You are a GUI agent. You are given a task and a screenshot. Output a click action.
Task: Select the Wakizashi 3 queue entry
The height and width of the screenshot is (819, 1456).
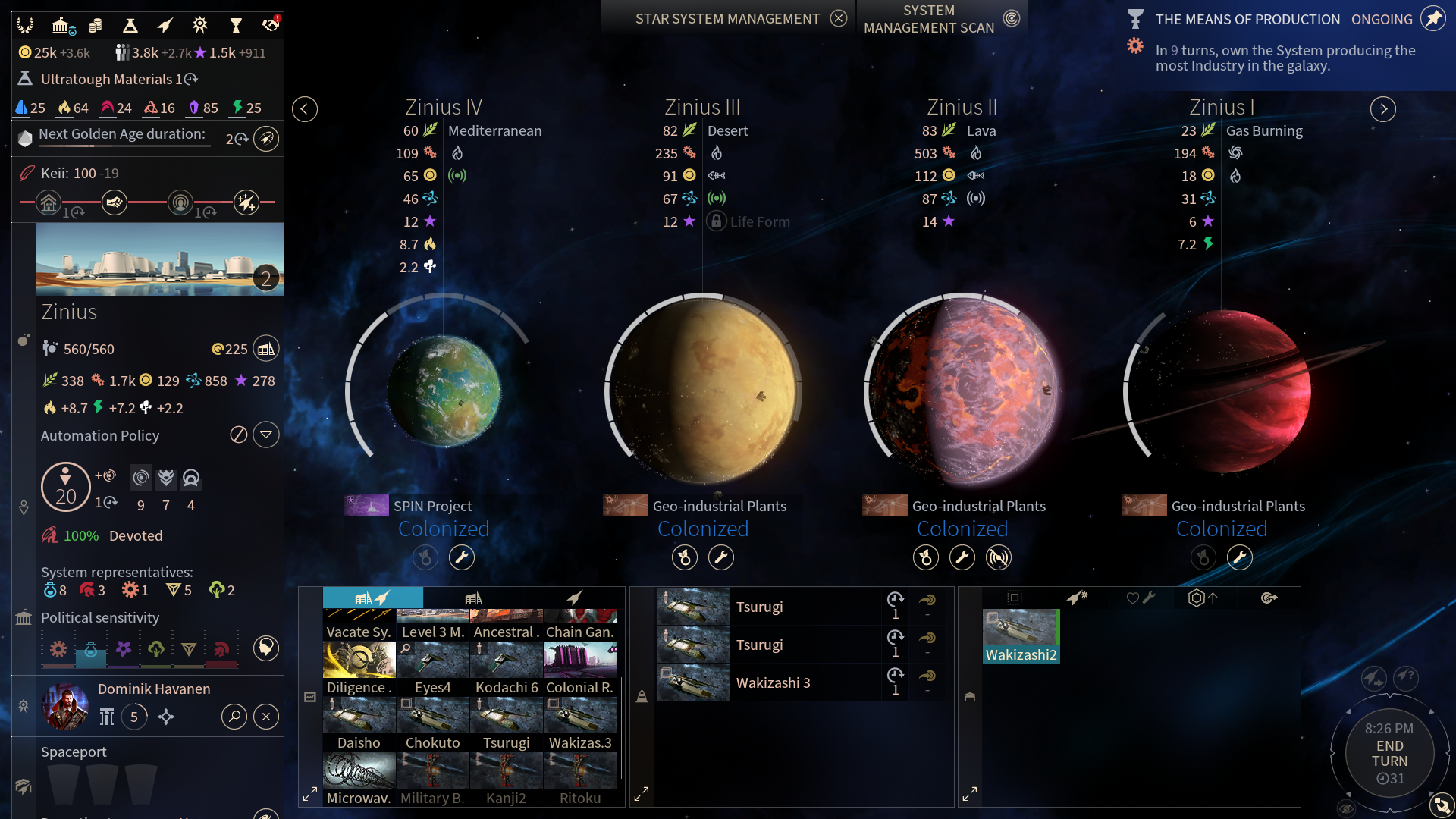(x=772, y=682)
